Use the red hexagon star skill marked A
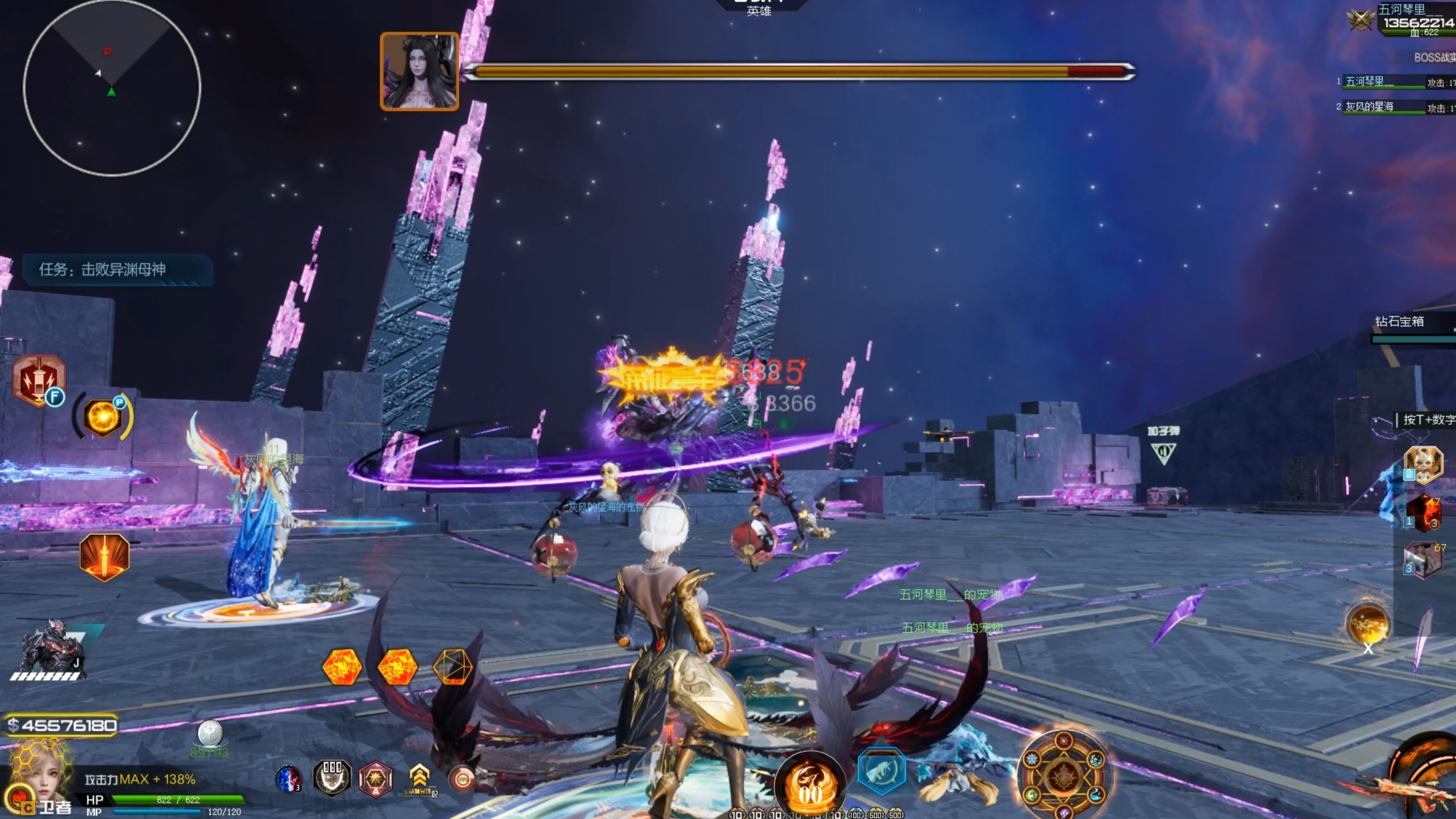 point(375,779)
